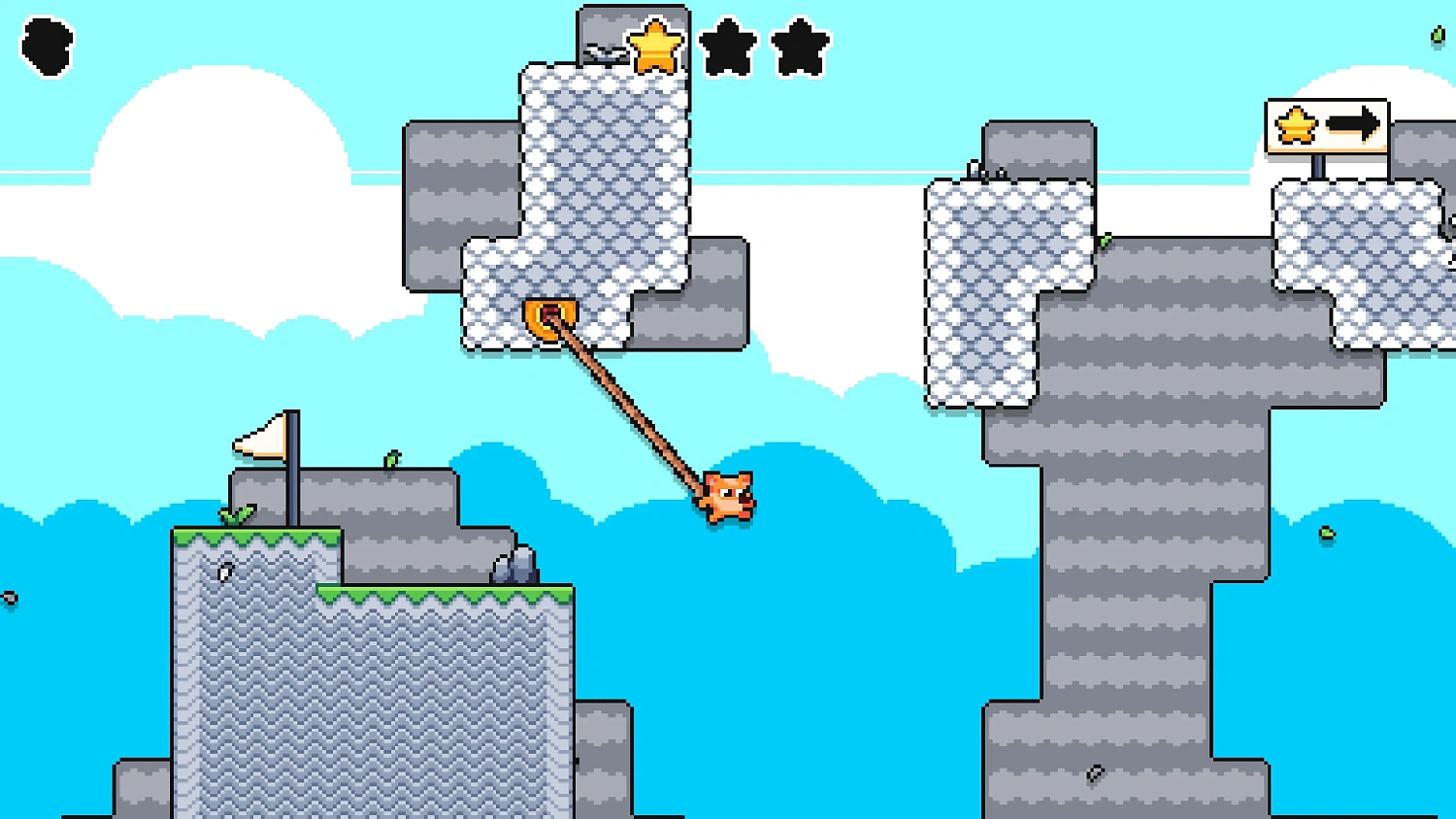Click the grass sprout beside the flagpole
The width and height of the screenshot is (1456, 819).
tap(237, 514)
